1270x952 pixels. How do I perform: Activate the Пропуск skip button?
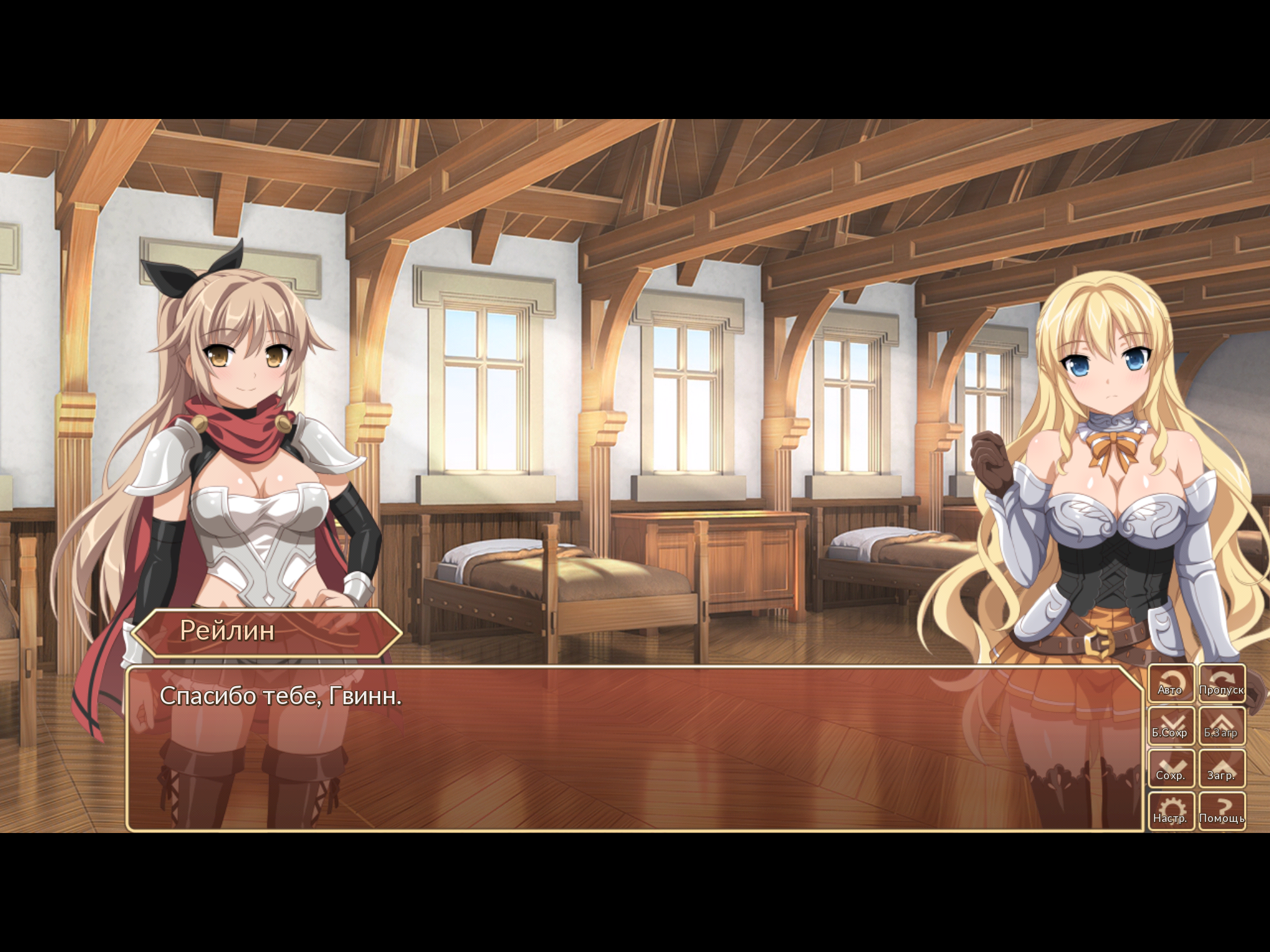click(x=1221, y=684)
